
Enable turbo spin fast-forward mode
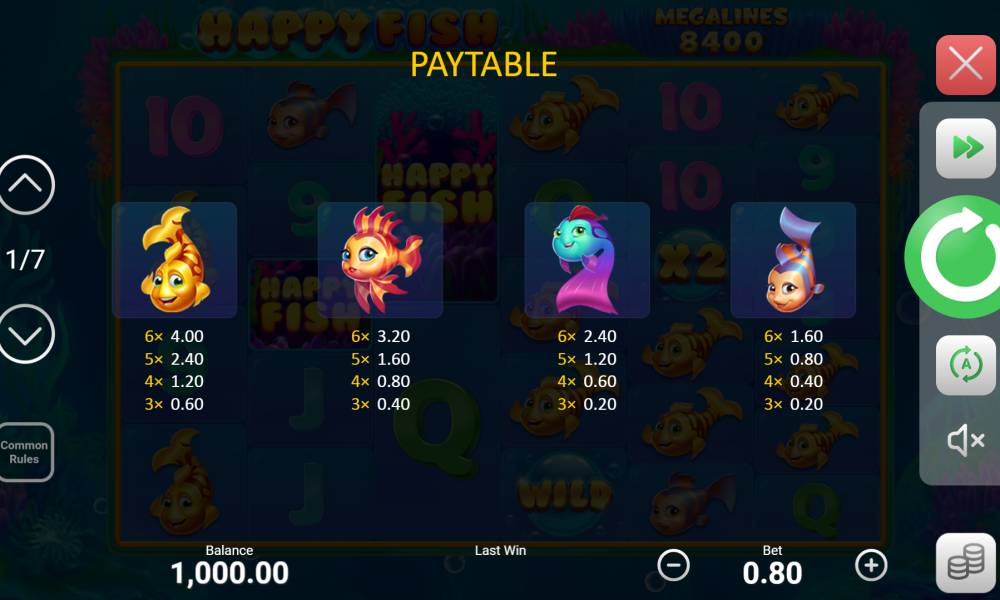pyautogui.click(x=965, y=148)
